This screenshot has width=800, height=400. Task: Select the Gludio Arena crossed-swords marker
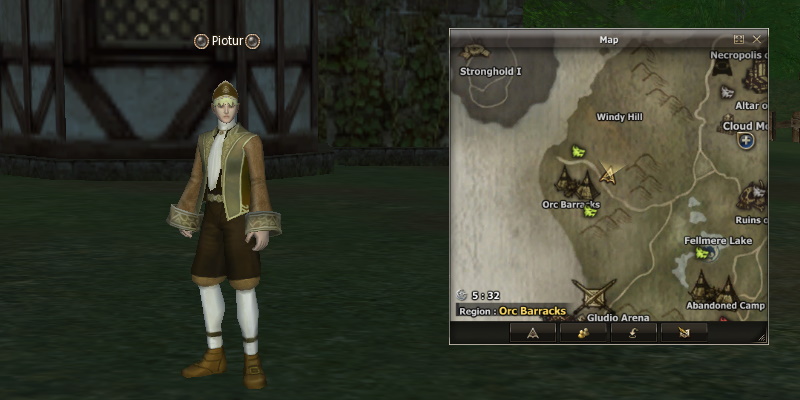(x=600, y=298)
